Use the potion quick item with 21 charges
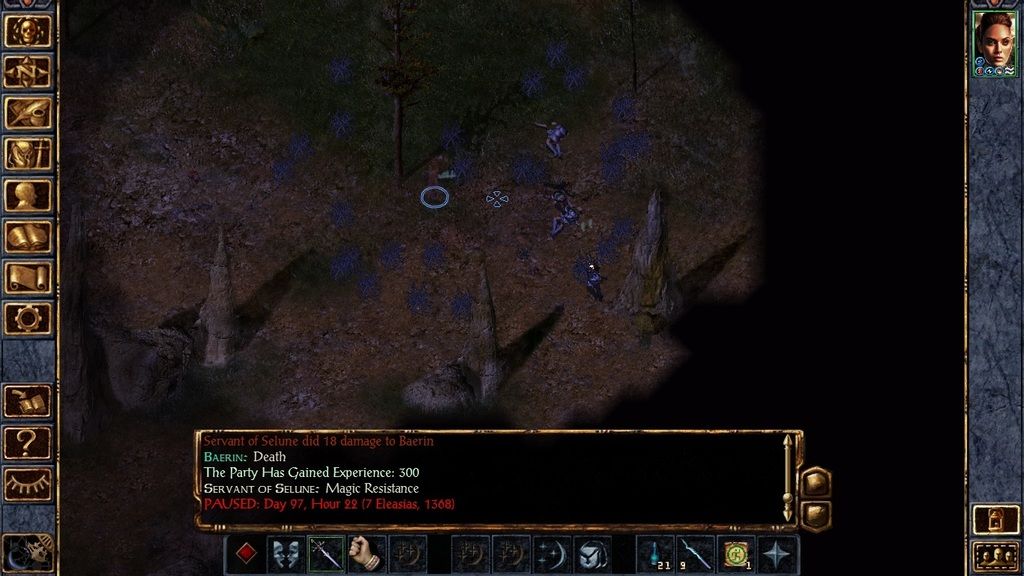This screenshot has height=576, width=1024. (x=656, y=554)
